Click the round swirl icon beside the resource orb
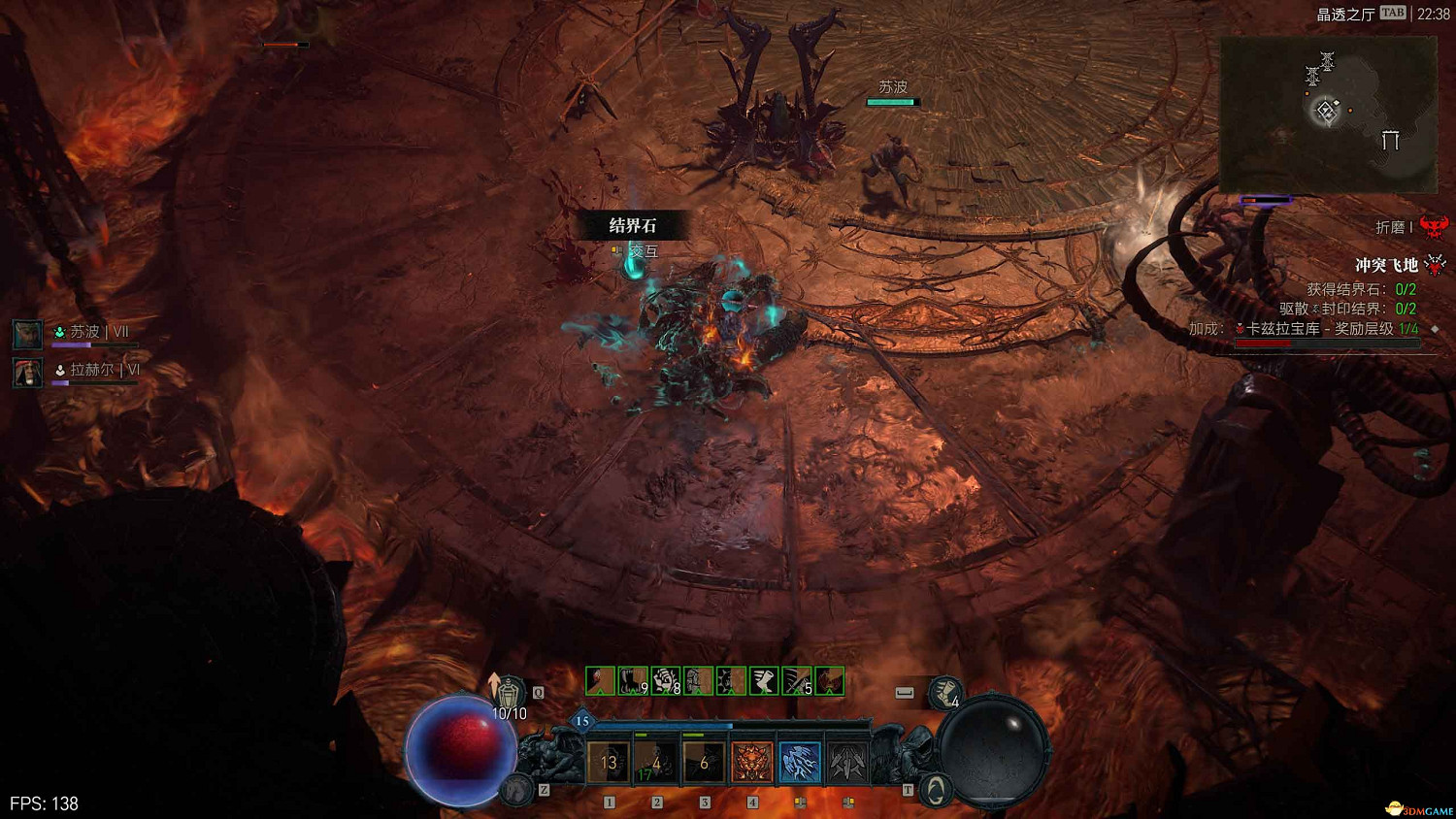The image size is (1456, 819). point(935,790)
